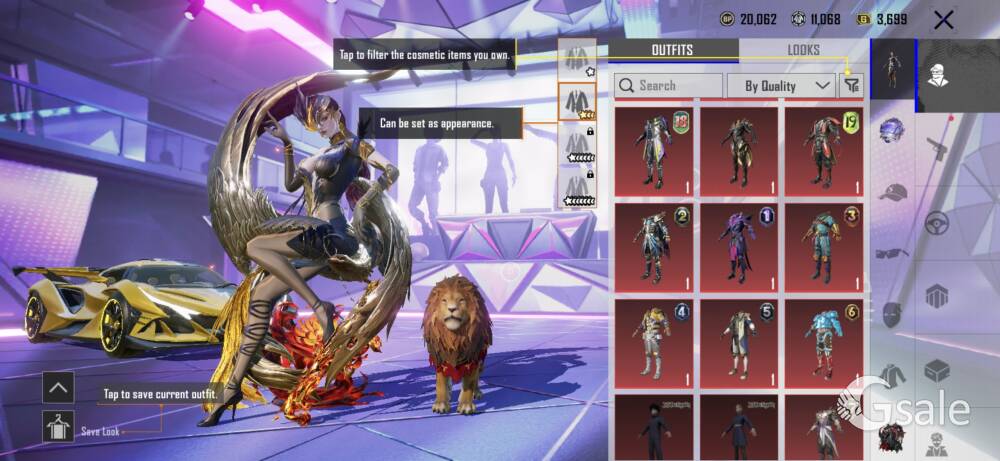1000x461 pixels.
Task: Choose the outfit with badge number 5
Action: (738, 343)
